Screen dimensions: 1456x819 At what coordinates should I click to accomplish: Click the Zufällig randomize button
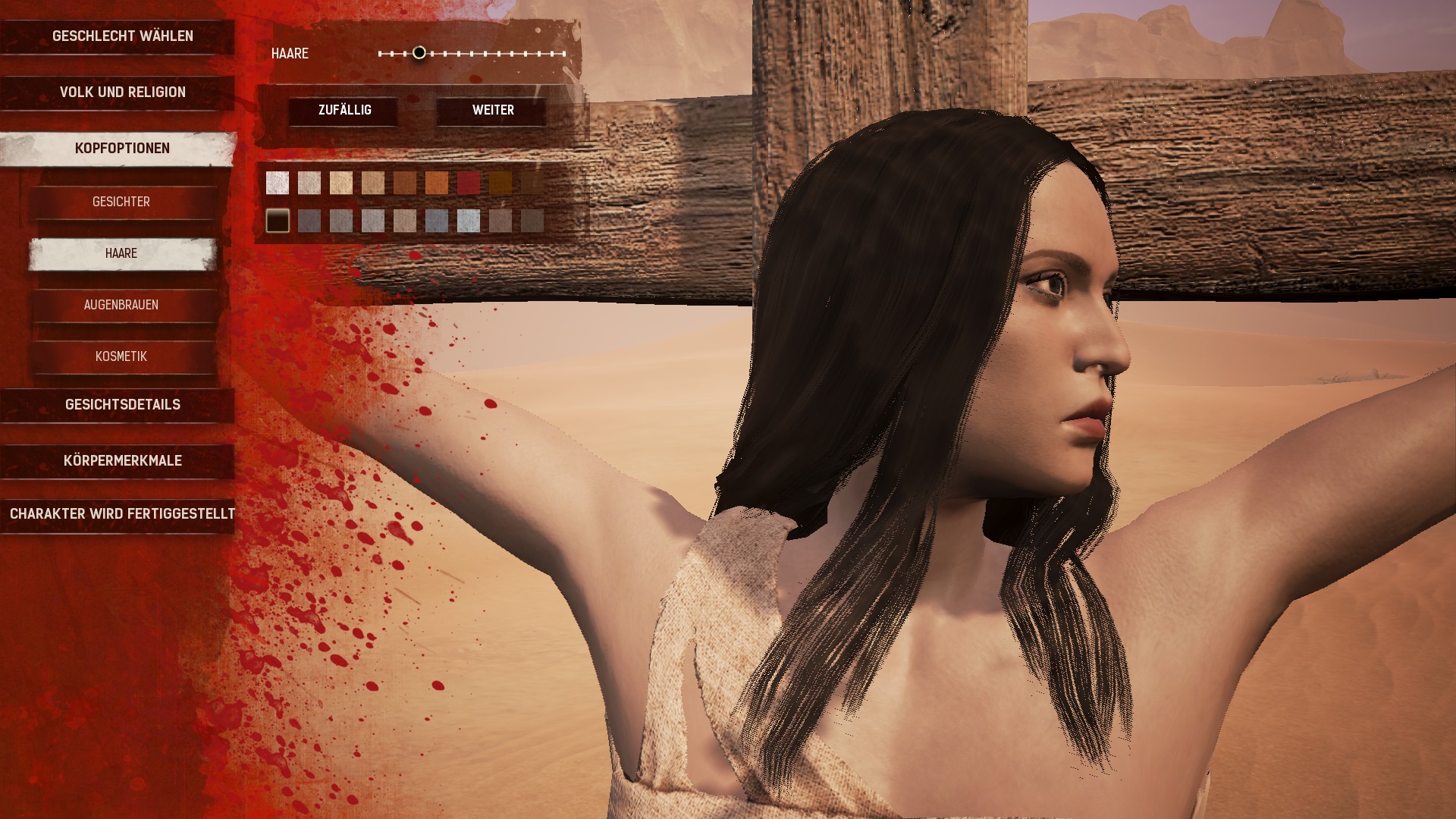344,111
